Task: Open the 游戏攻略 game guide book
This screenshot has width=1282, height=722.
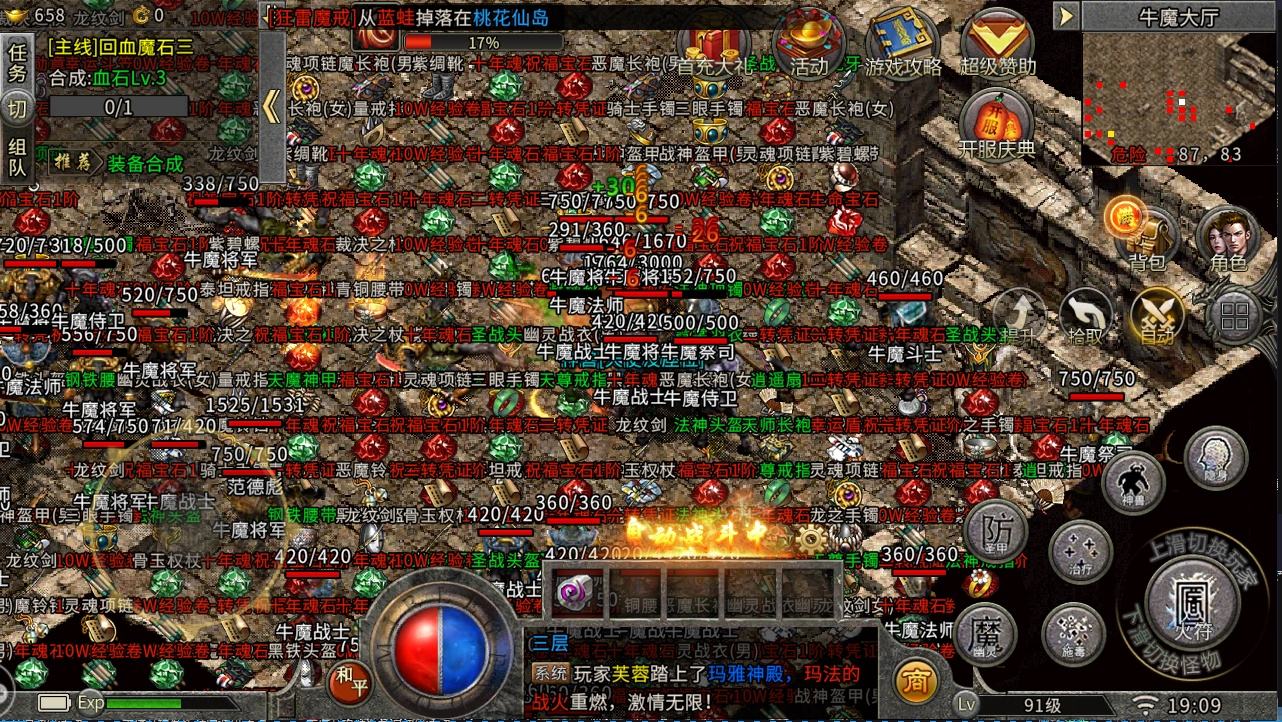Action: click(x=903, y=44)
